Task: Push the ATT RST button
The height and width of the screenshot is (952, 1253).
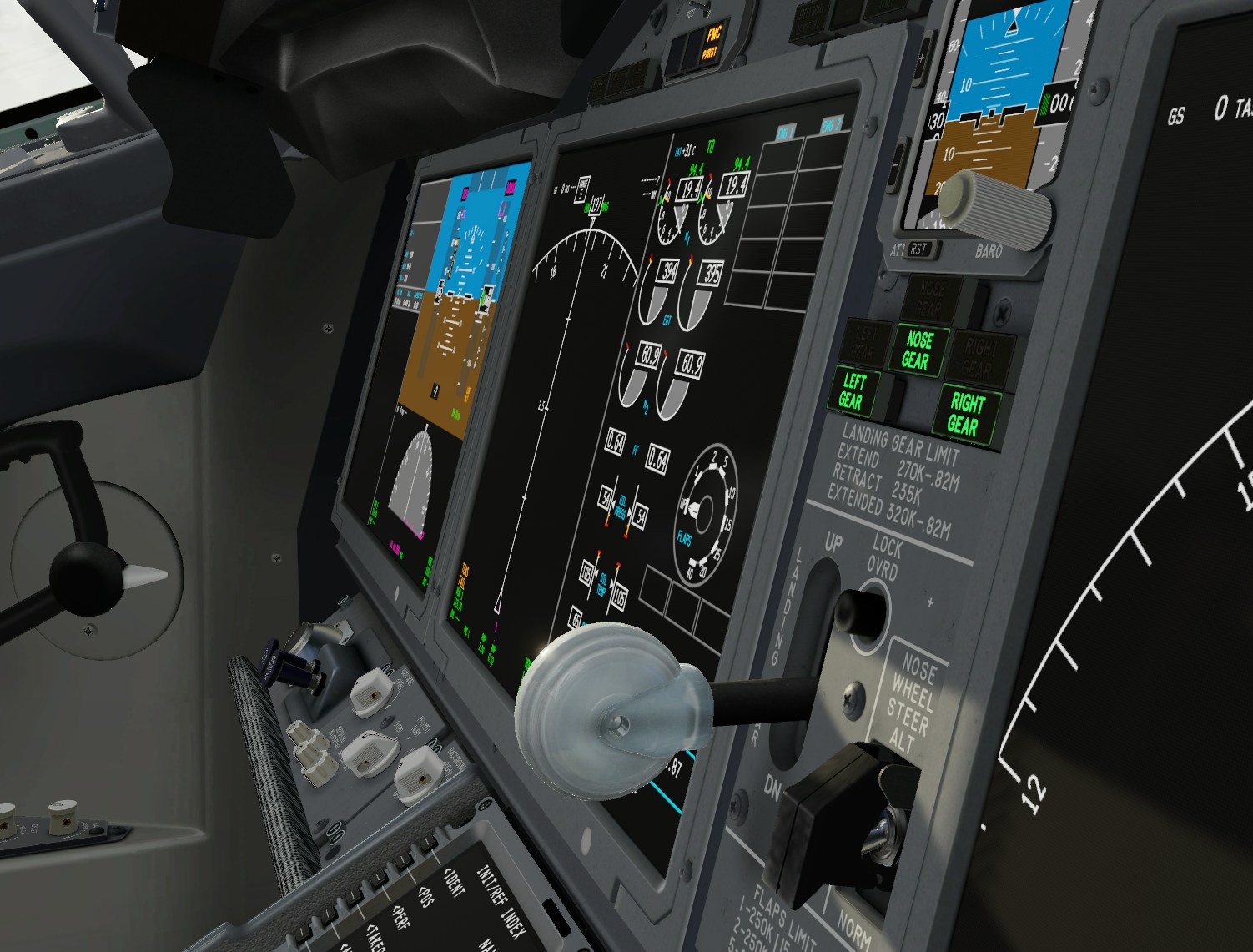Action: [x=919, y=249]
